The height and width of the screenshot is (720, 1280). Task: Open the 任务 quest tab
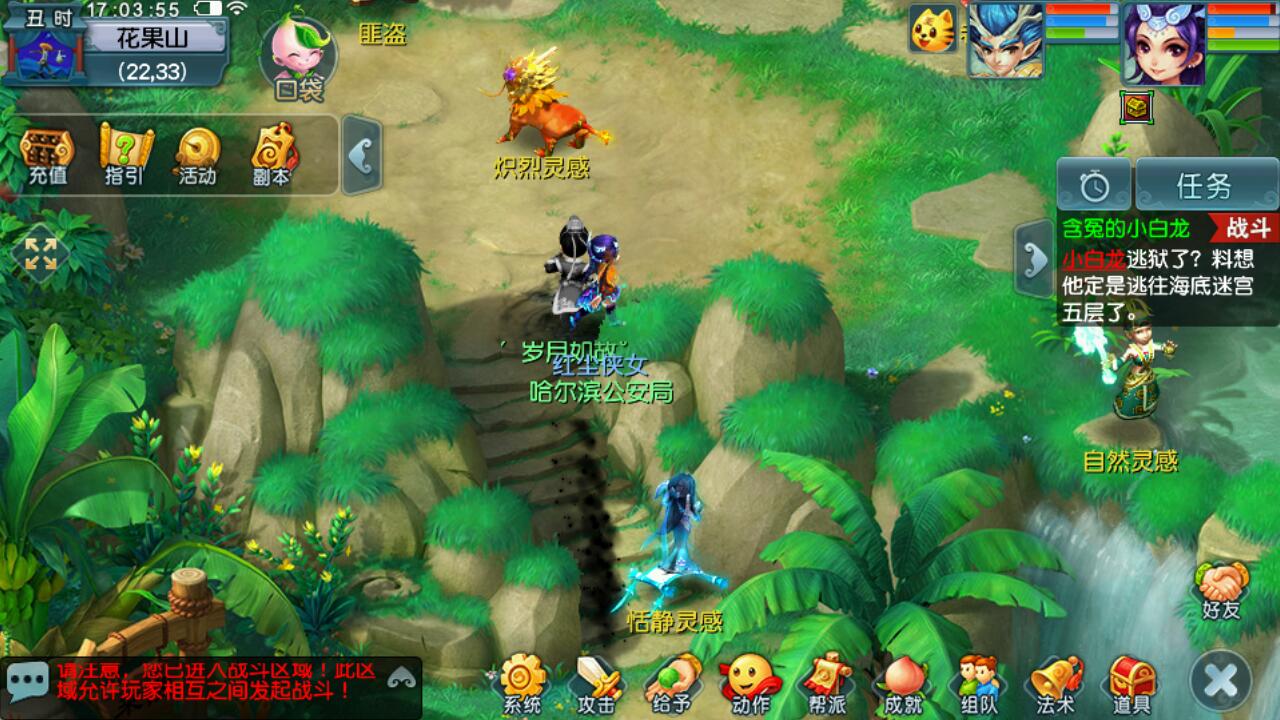pos(1204,185)
